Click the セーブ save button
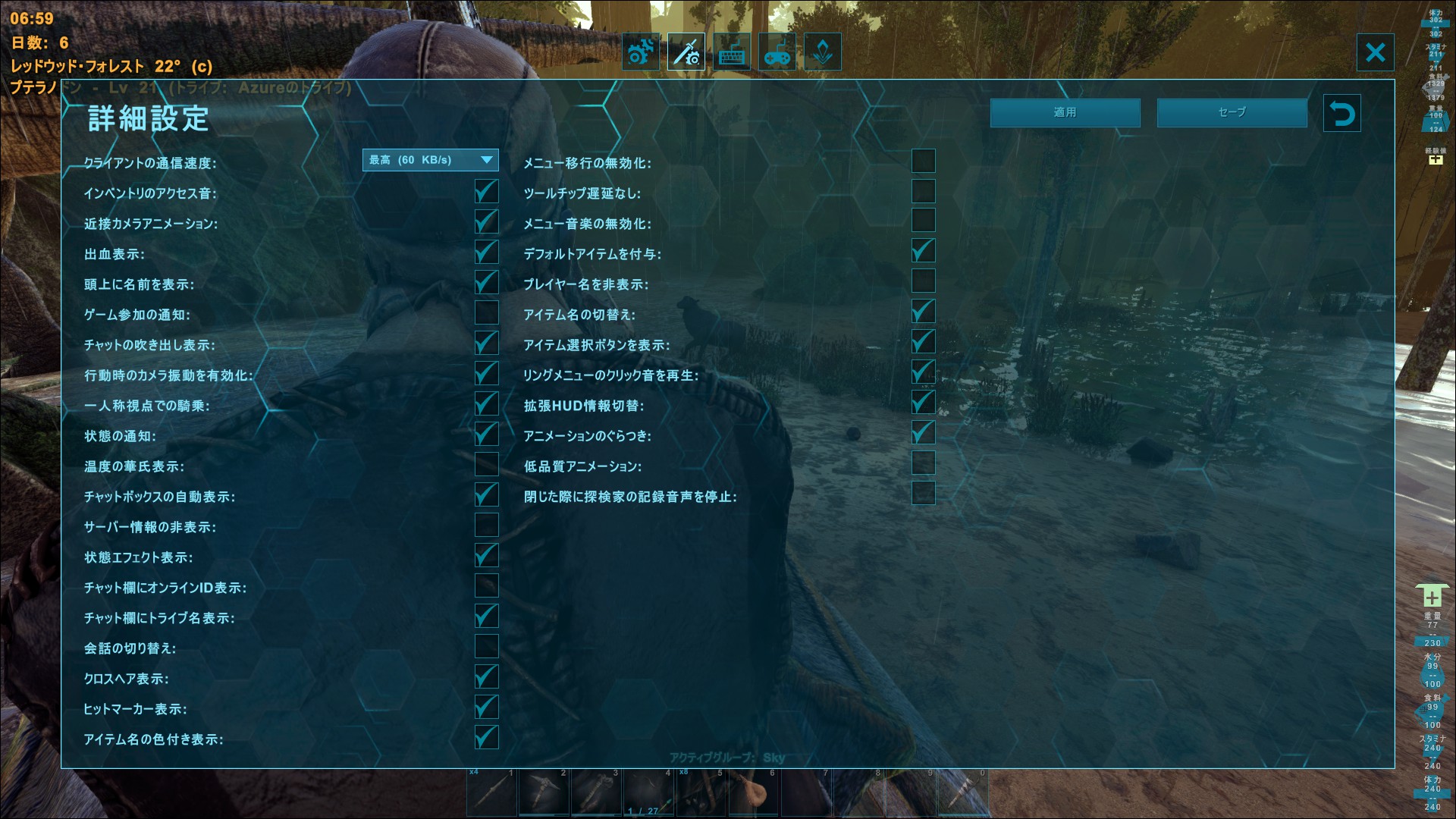This screenshot has height=819, width=1456. pos(1232,112)
